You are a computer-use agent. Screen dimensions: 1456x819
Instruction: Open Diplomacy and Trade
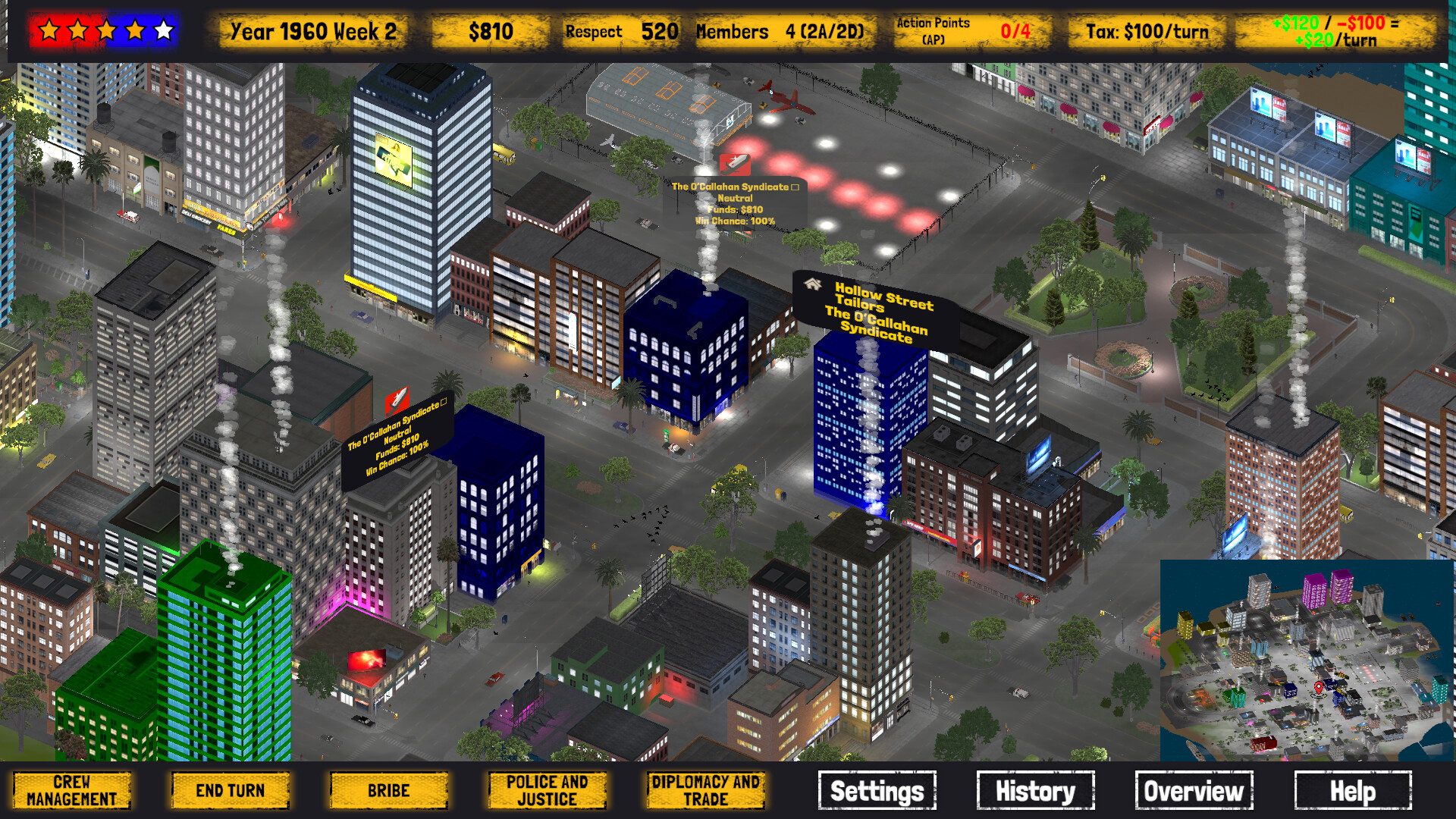[704, 791]
